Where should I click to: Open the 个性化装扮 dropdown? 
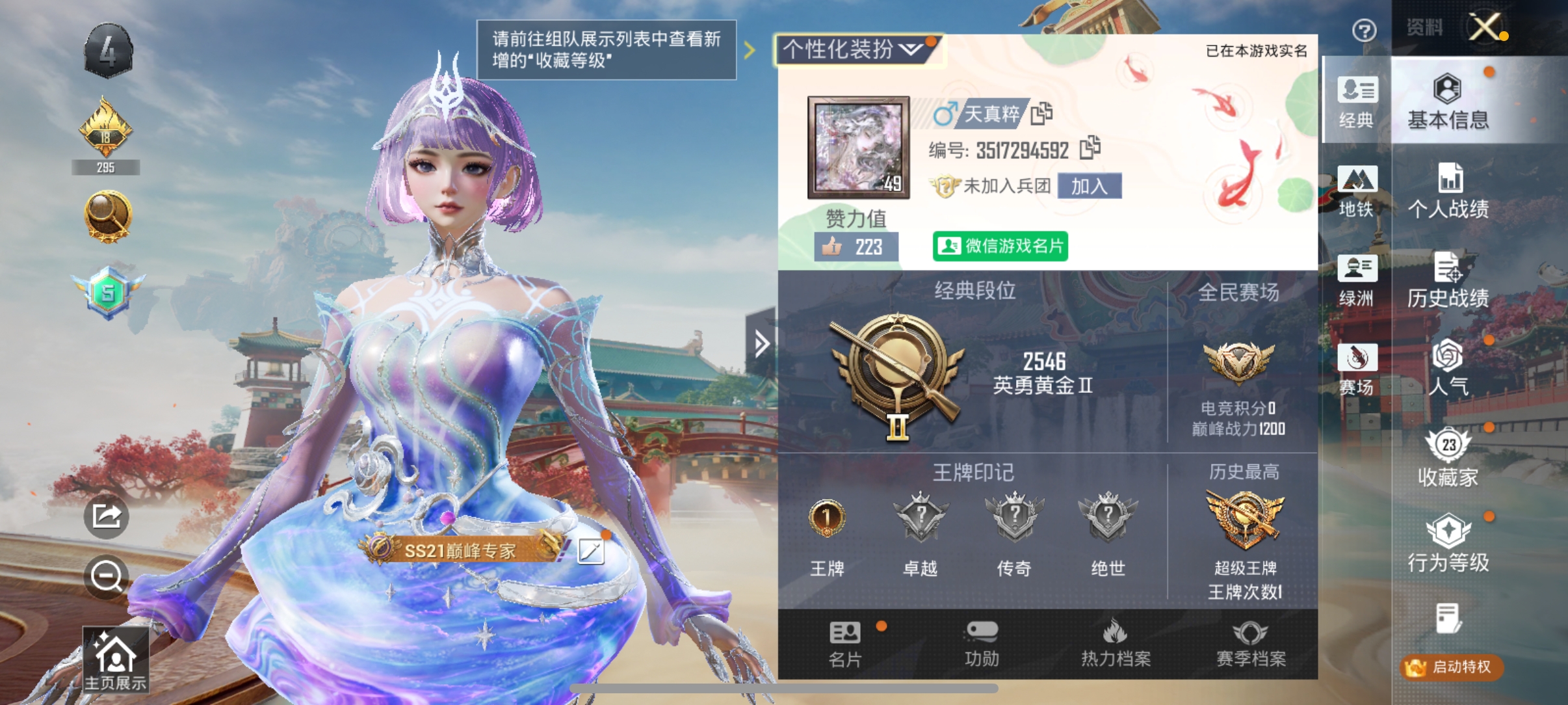click(x=854, y=50)
